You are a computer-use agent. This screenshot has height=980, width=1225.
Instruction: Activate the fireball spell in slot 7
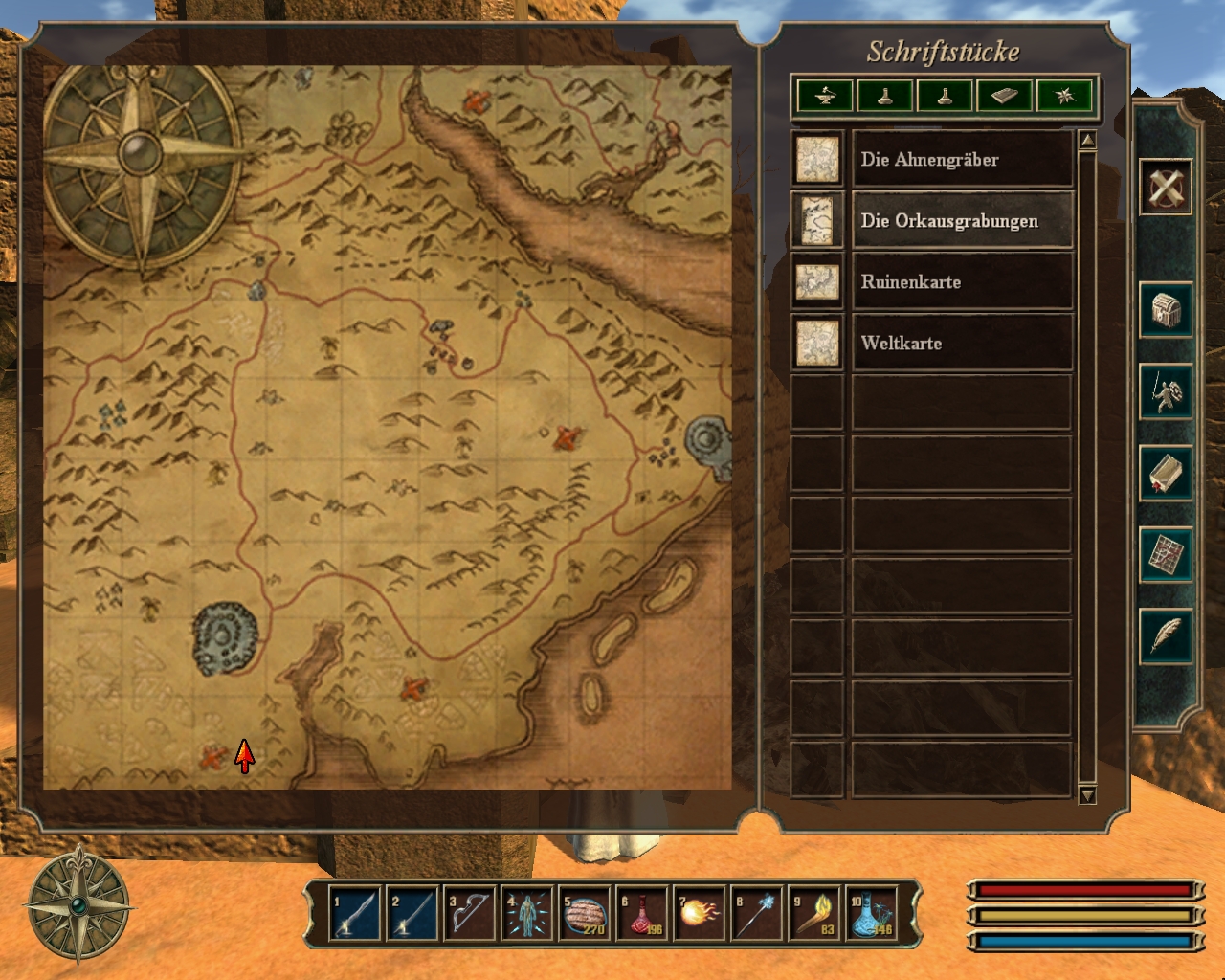click(x=699, y=914)
